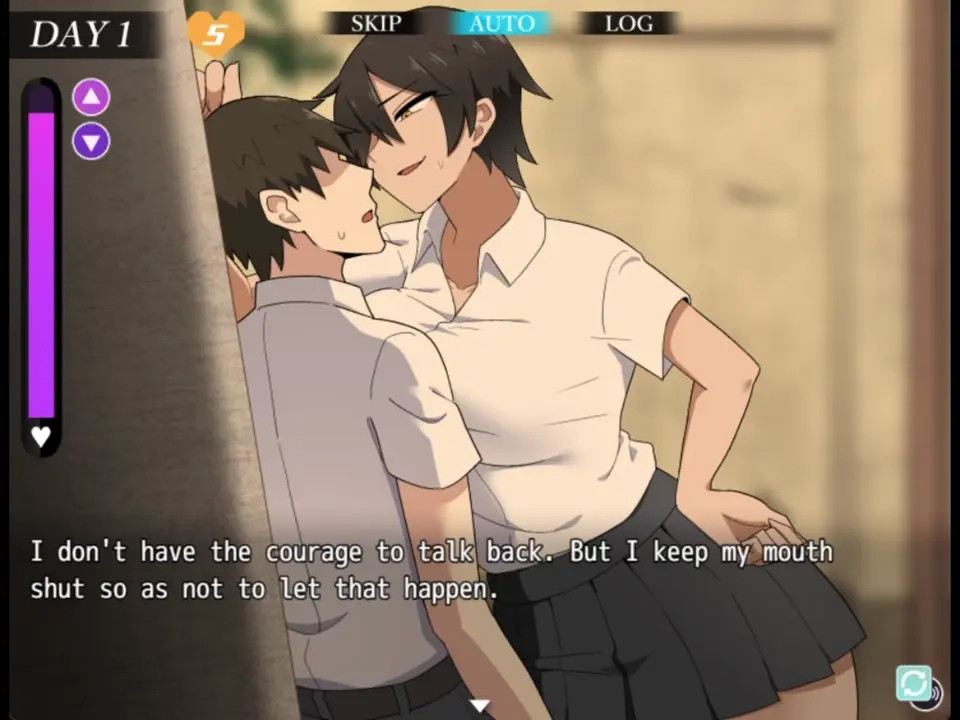
Task: Toggle AUTO dialogue mode
Action: [x=501, y=23]
